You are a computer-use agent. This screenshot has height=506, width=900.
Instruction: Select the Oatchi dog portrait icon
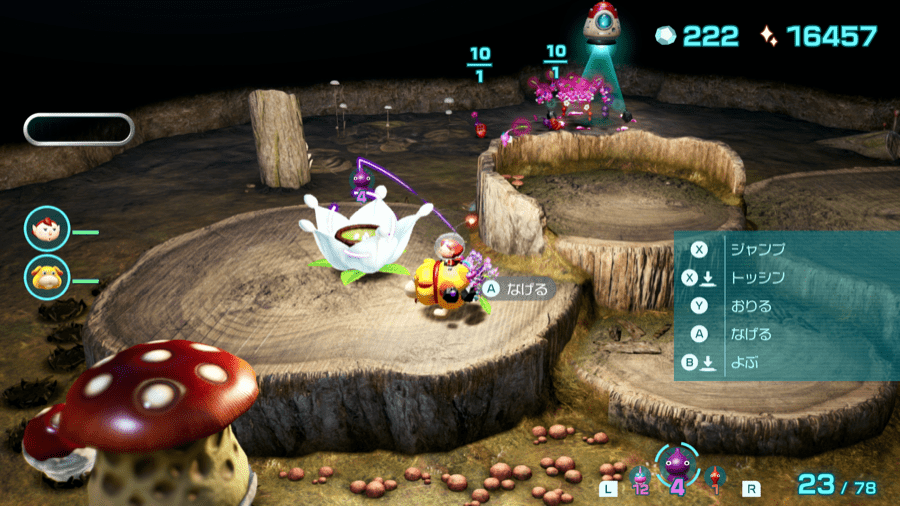pyautogui.click(x=48, y=278)
